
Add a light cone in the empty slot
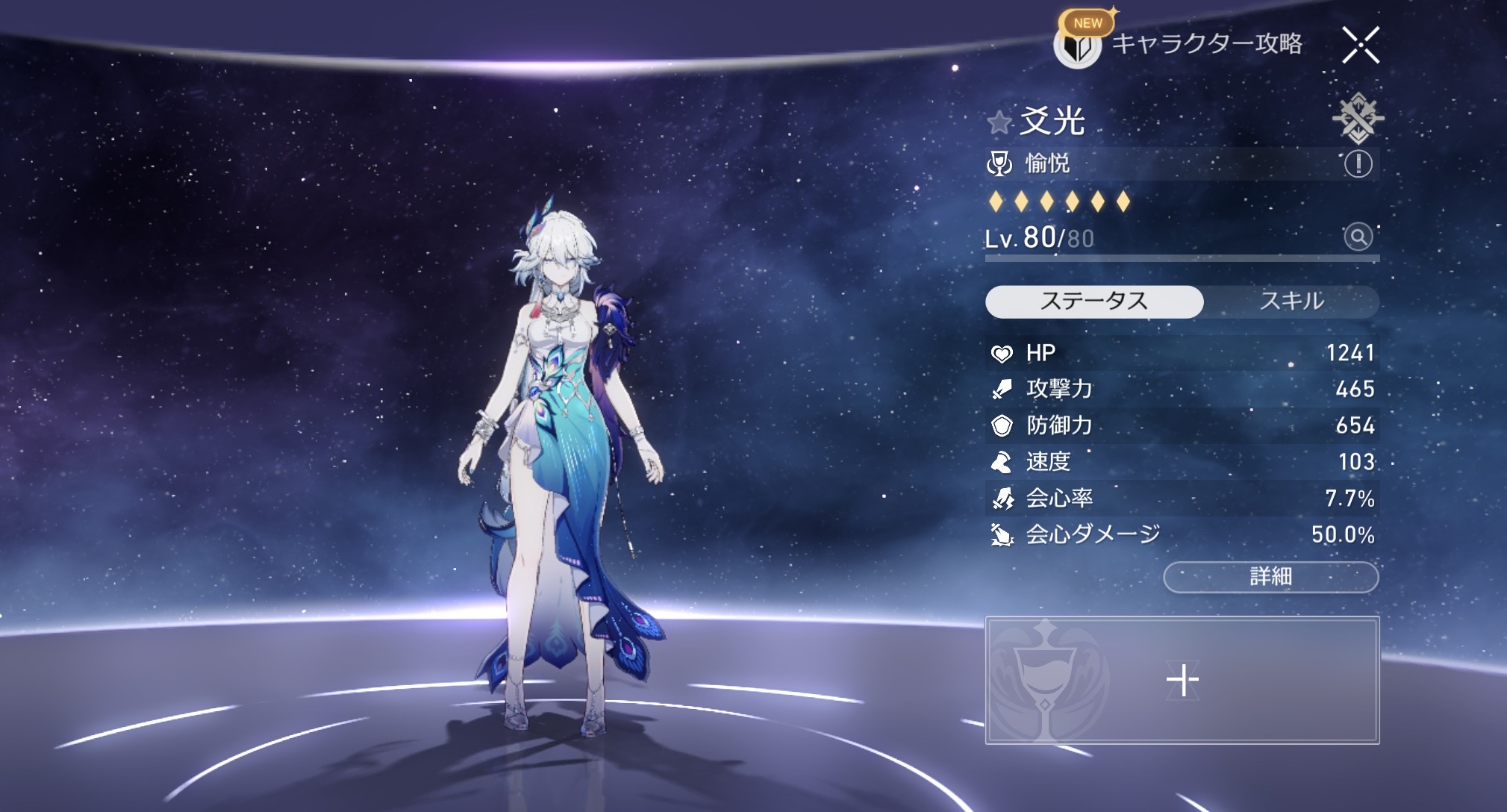coord(1182,680)
